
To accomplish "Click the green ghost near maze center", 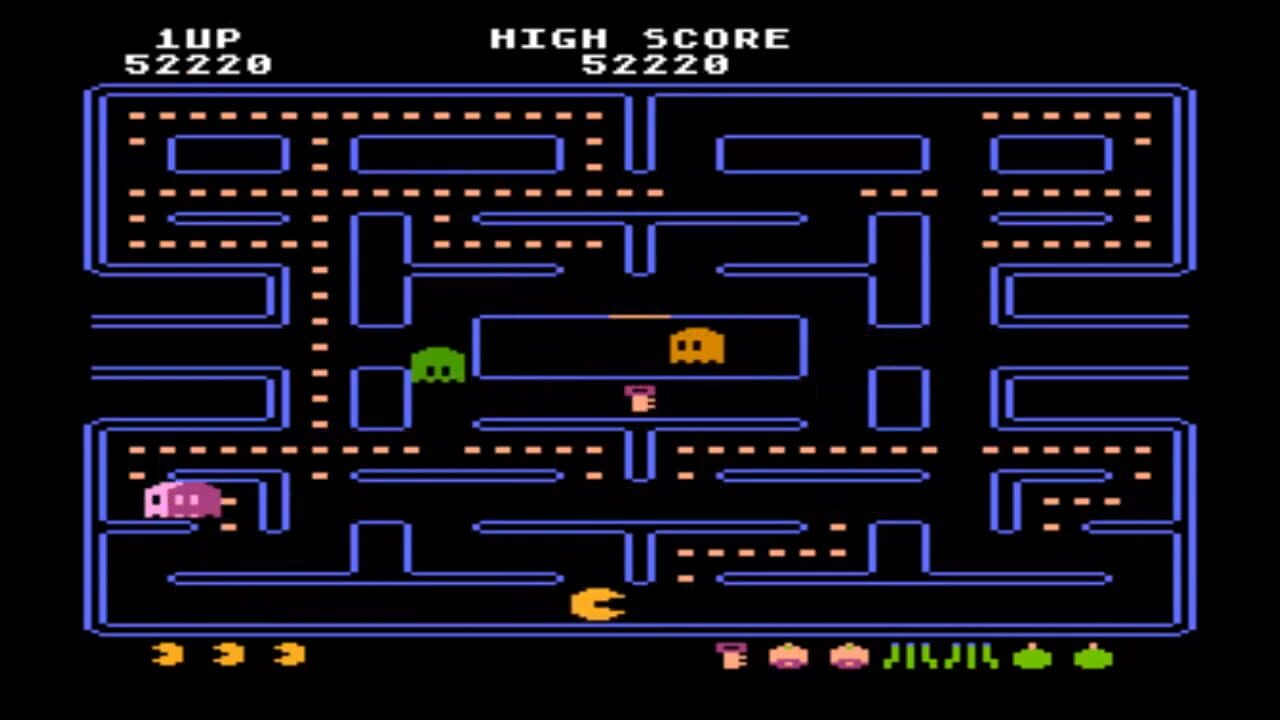I will (438, 365).
